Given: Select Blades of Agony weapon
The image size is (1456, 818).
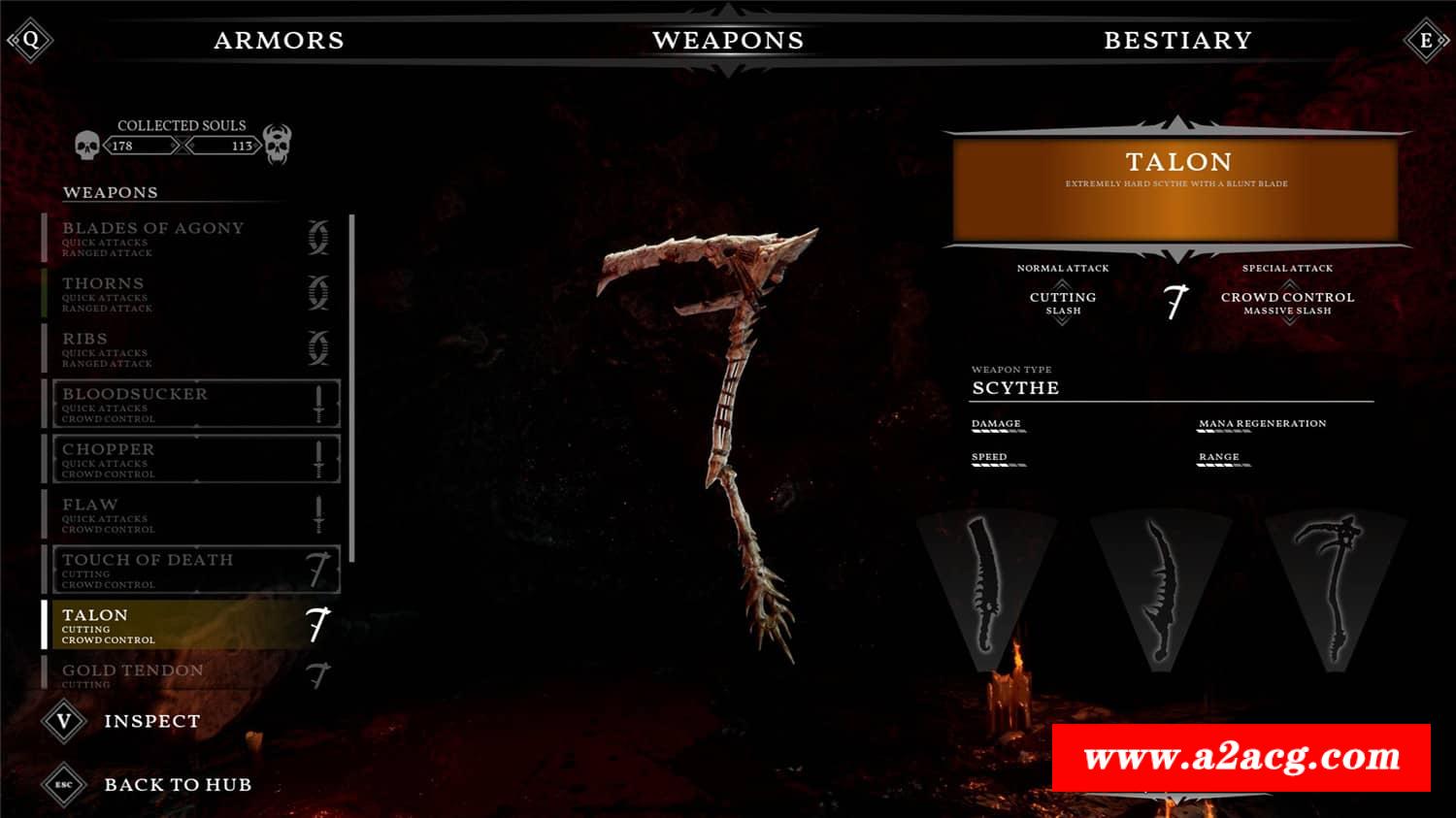Looking at the screenshot, I should tap(191, 238).
